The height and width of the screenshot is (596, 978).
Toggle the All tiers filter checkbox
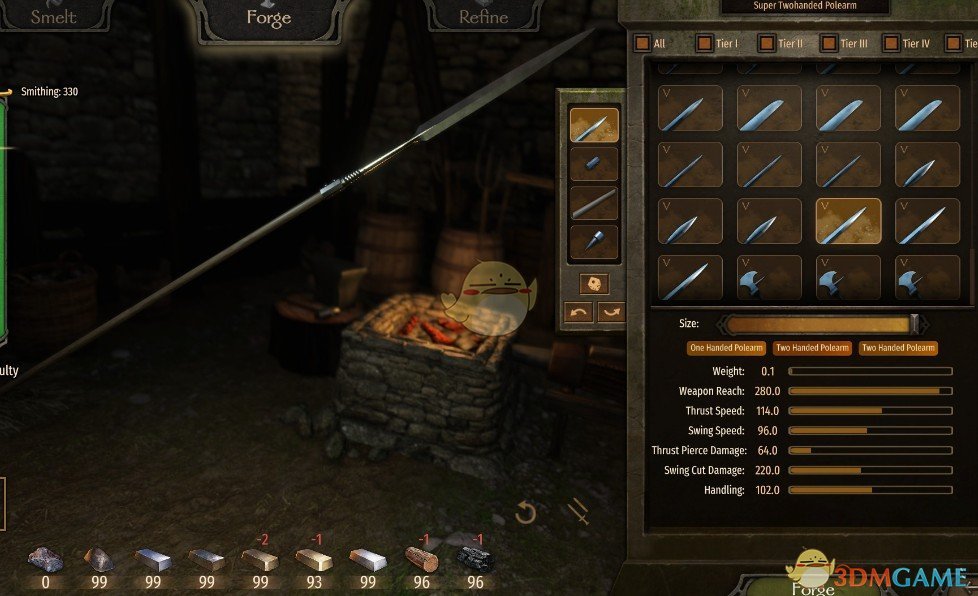(x=641, y=43)
